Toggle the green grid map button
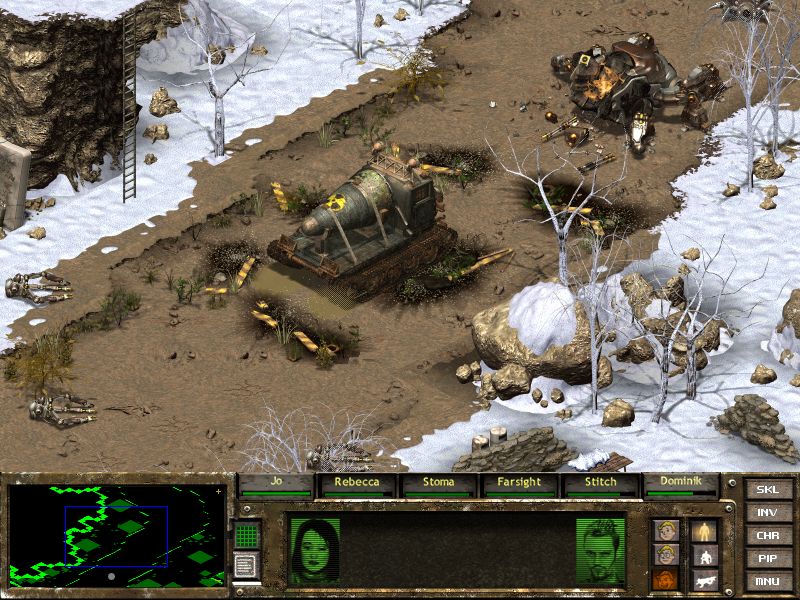 pos(247,535)
